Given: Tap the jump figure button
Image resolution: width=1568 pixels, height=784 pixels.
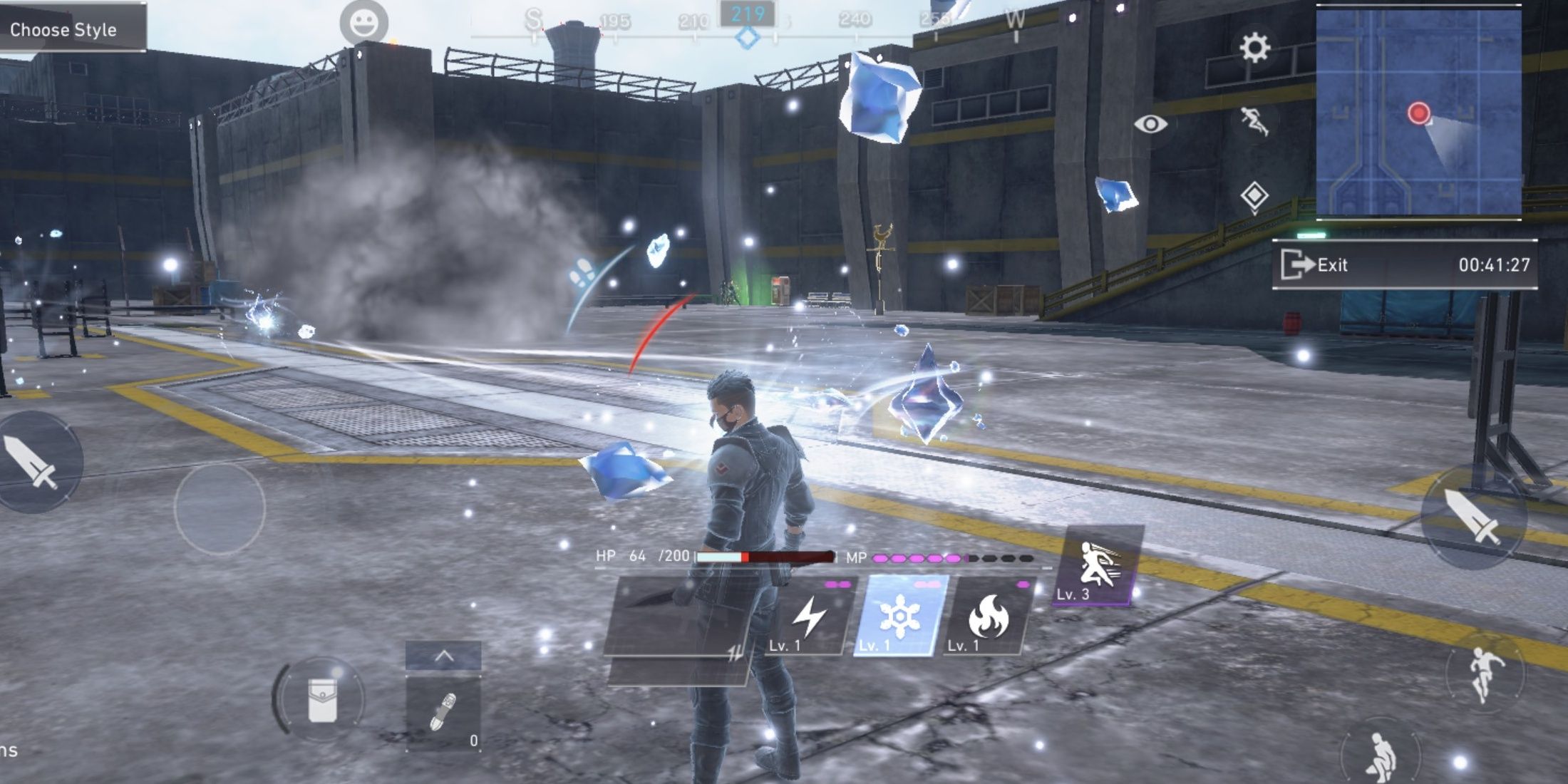Looking at the screenshot, I should click(x=1485, y=673).
